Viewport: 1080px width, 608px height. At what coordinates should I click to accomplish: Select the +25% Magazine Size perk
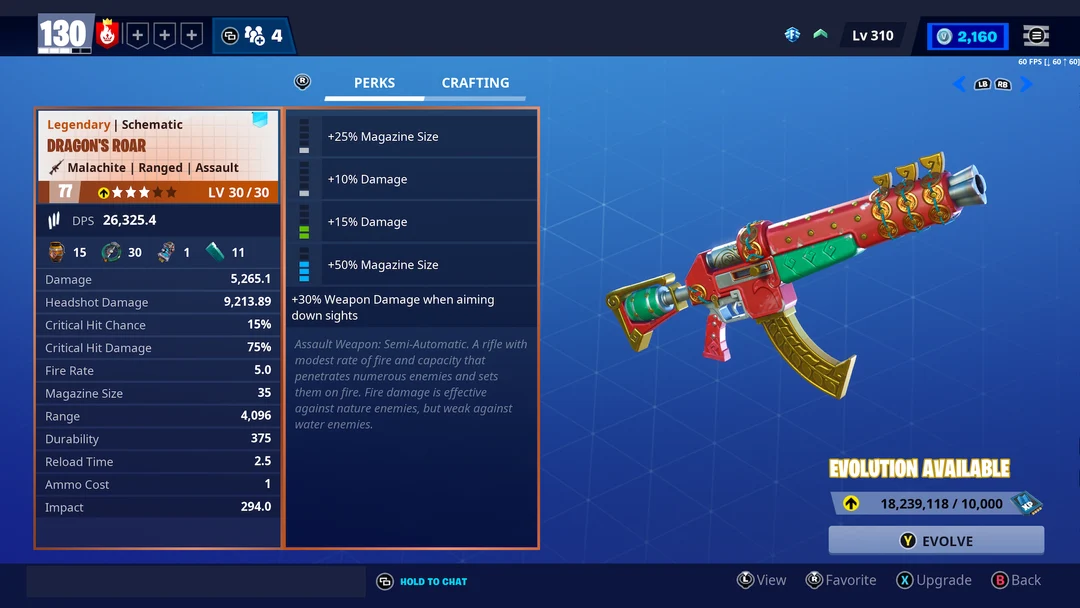[412, 137]
